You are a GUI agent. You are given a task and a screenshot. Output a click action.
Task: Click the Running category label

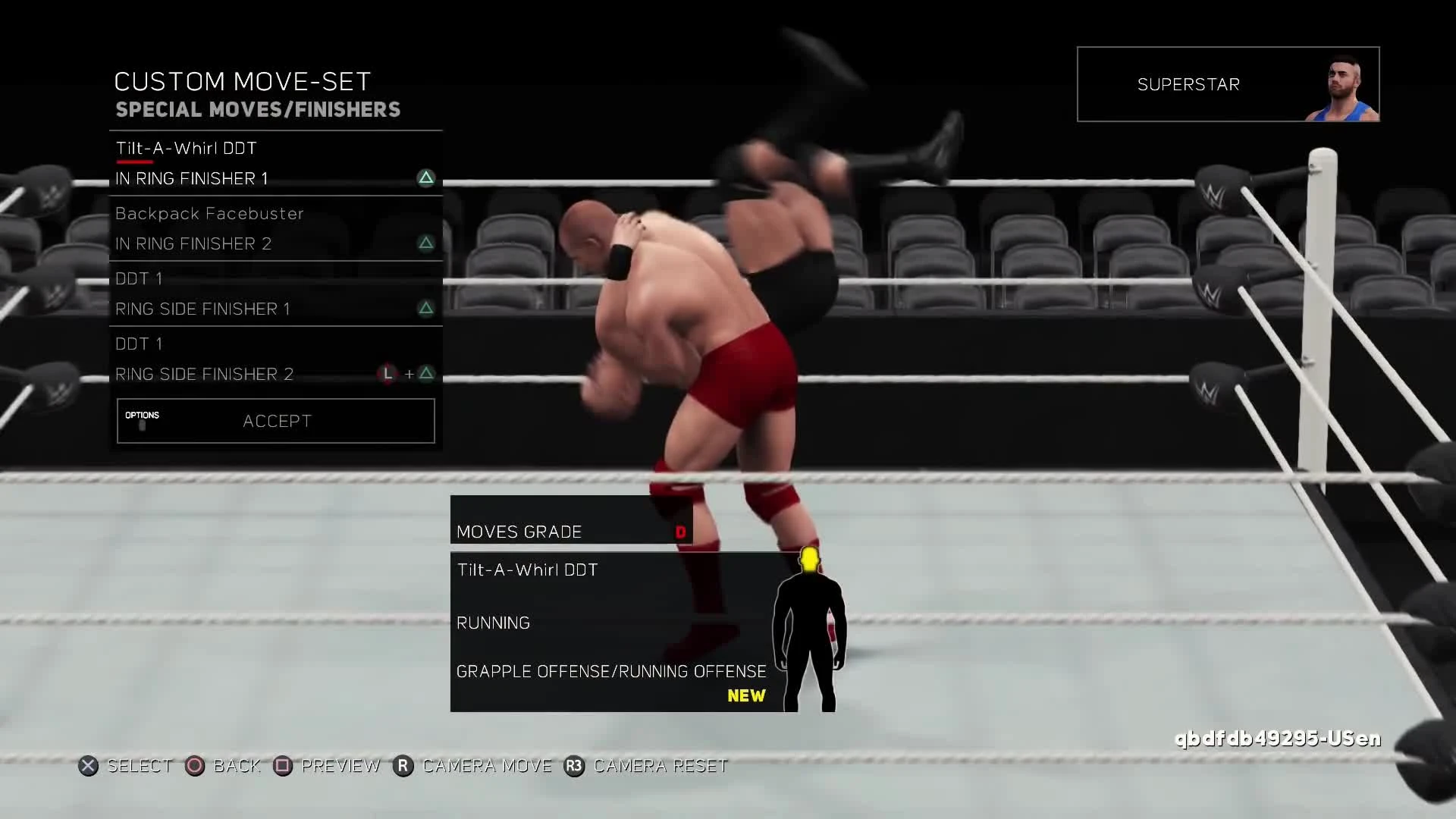tap(494, 622)
